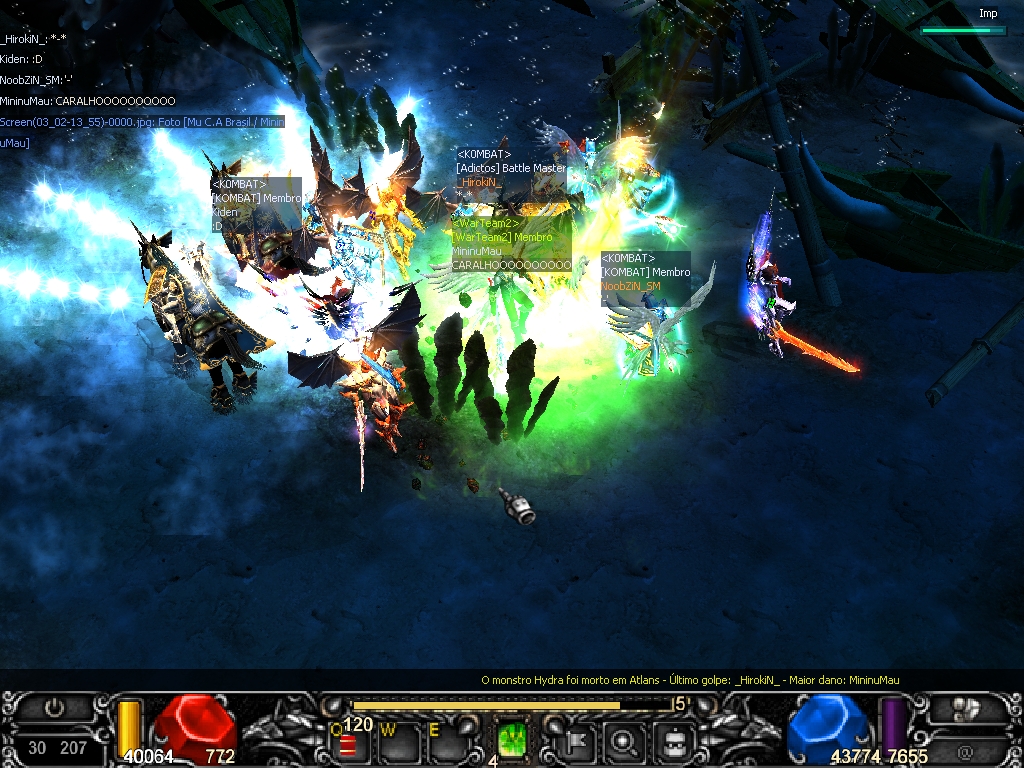This screenshot has height=768, width=1024.
Task: Select the green skill icon
Action: tap(512, 741)
